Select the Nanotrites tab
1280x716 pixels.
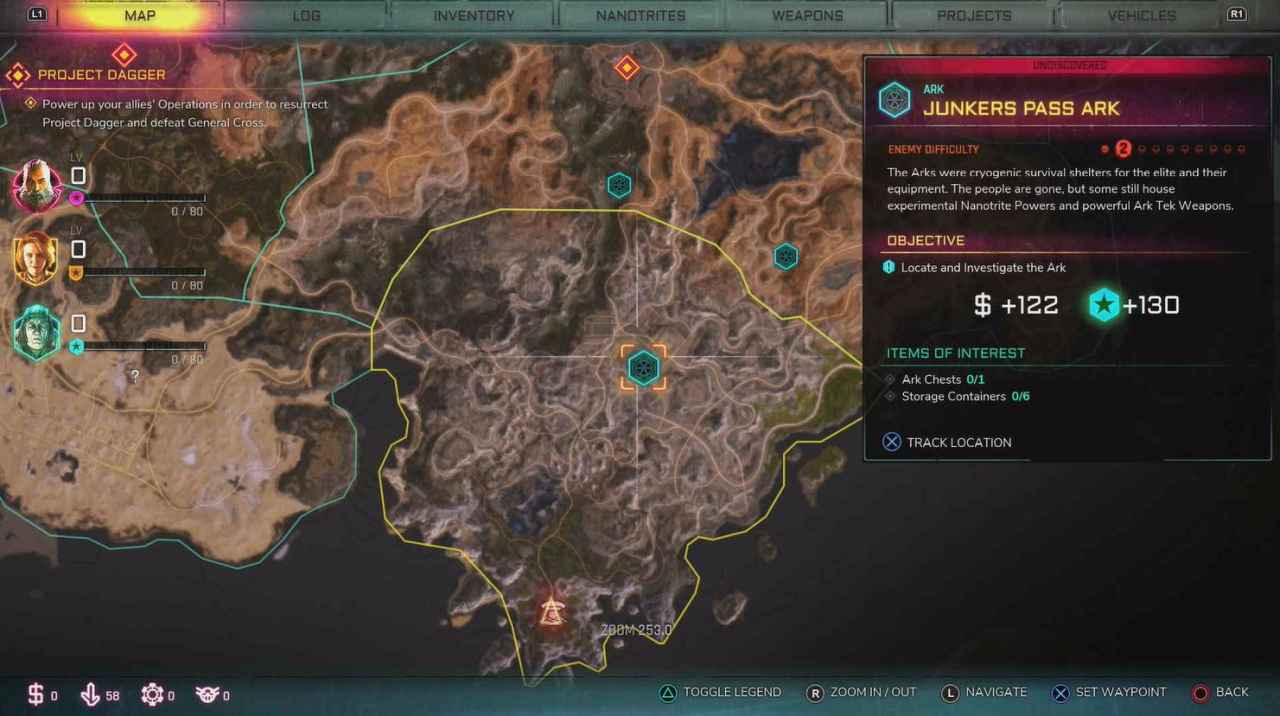pyautogui.click(x=640, y=16)
